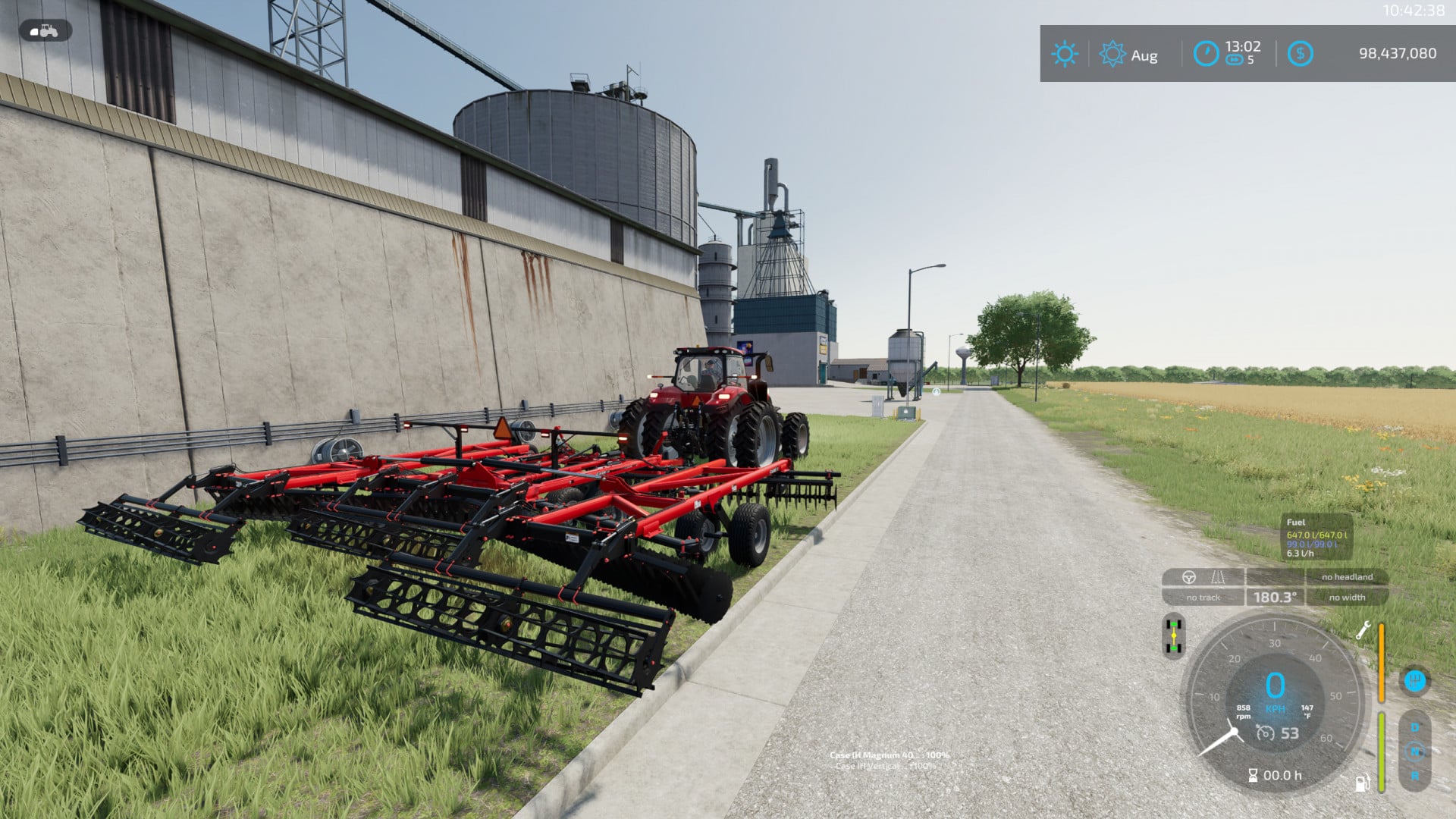The height and width of the screenshot is (819, 1456).
Task: Open the 'no width' selector
Action: point(1347,597)
